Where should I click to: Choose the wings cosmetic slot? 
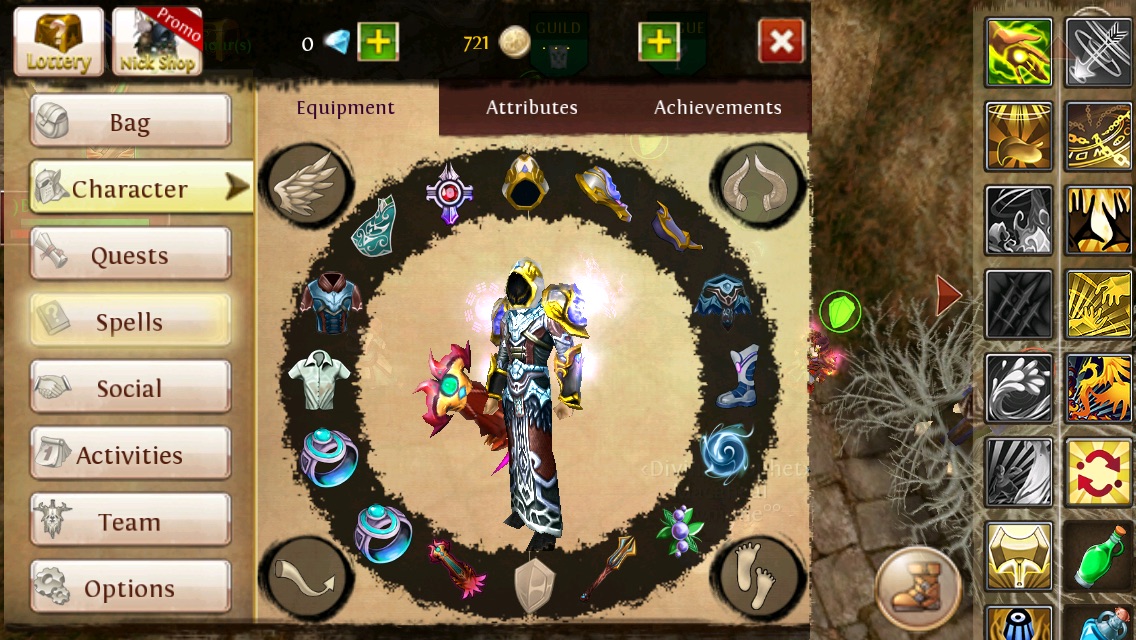tap(307, 187)
